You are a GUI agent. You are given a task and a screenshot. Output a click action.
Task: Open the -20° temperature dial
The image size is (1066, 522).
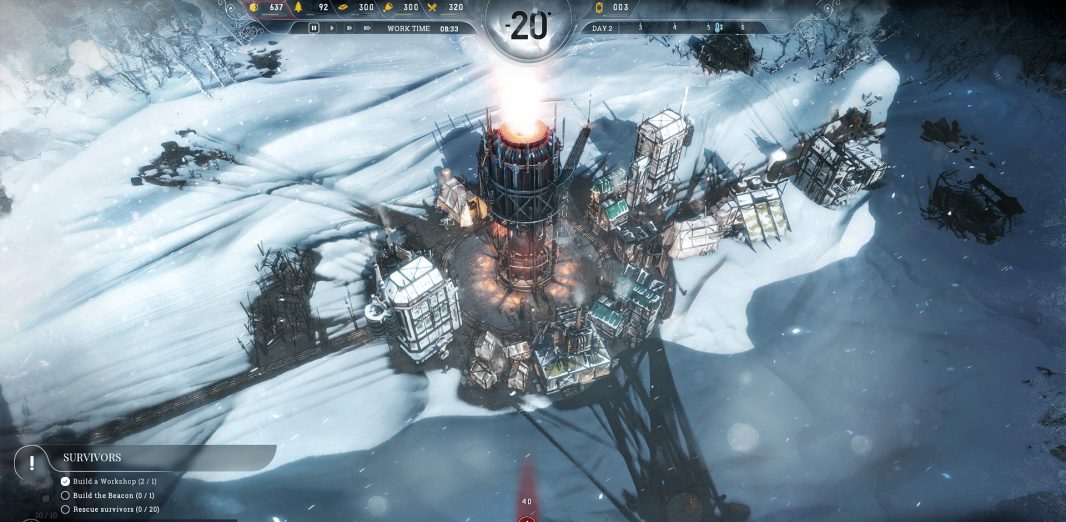click(529, 26)
